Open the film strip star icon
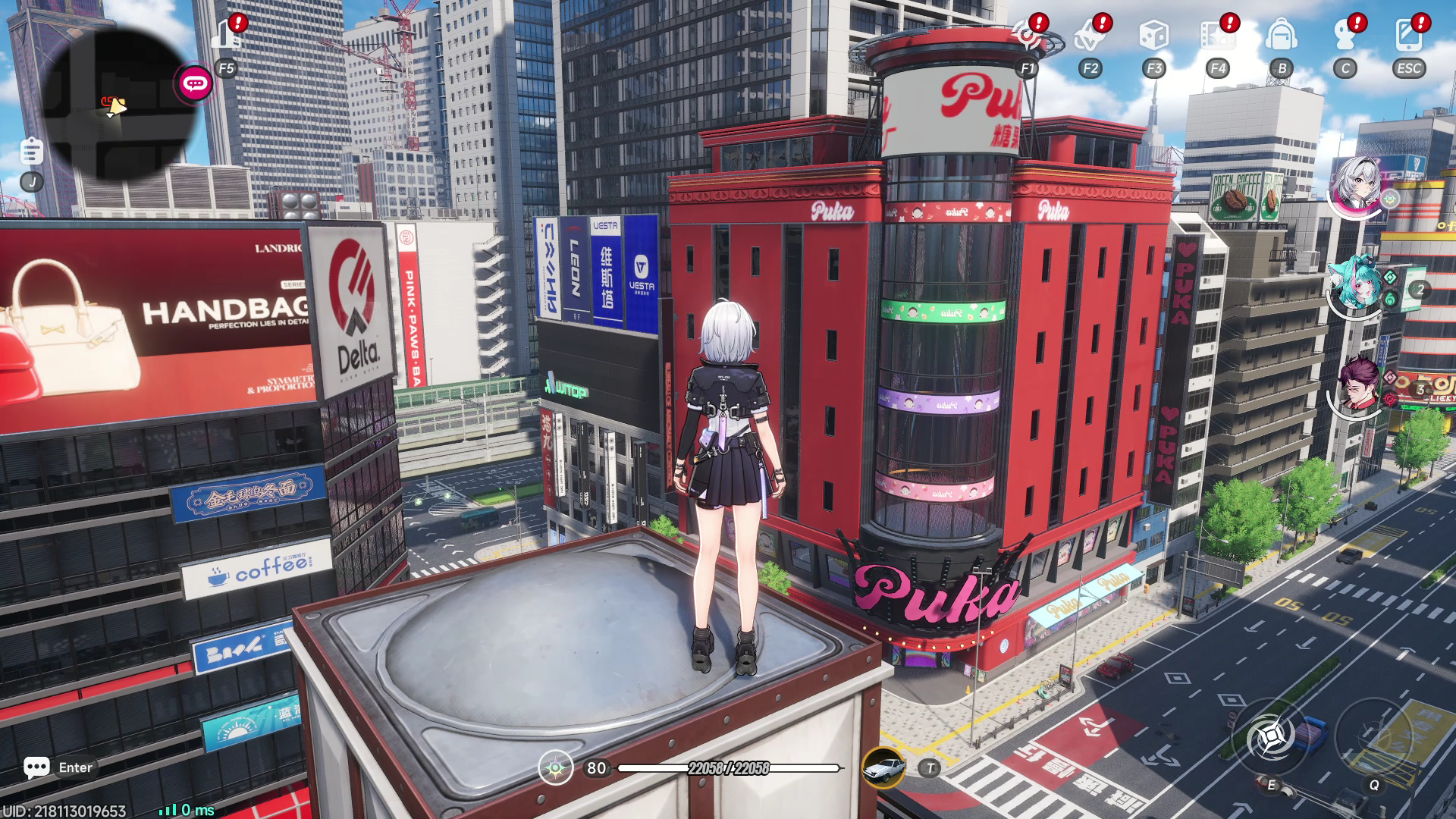1456x819 pixels. click(1217, 35)
